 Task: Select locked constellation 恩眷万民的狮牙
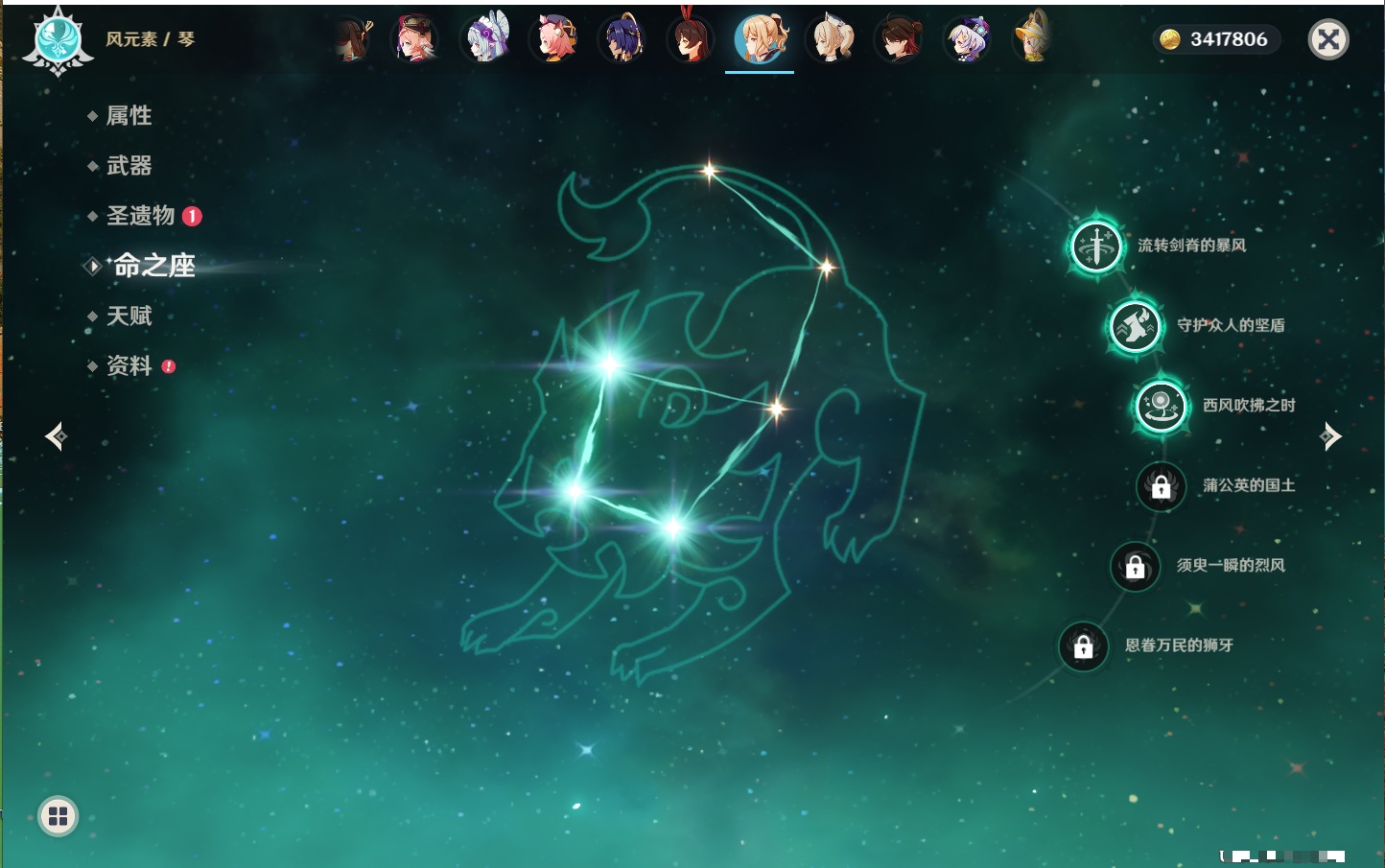[1083, 645]
